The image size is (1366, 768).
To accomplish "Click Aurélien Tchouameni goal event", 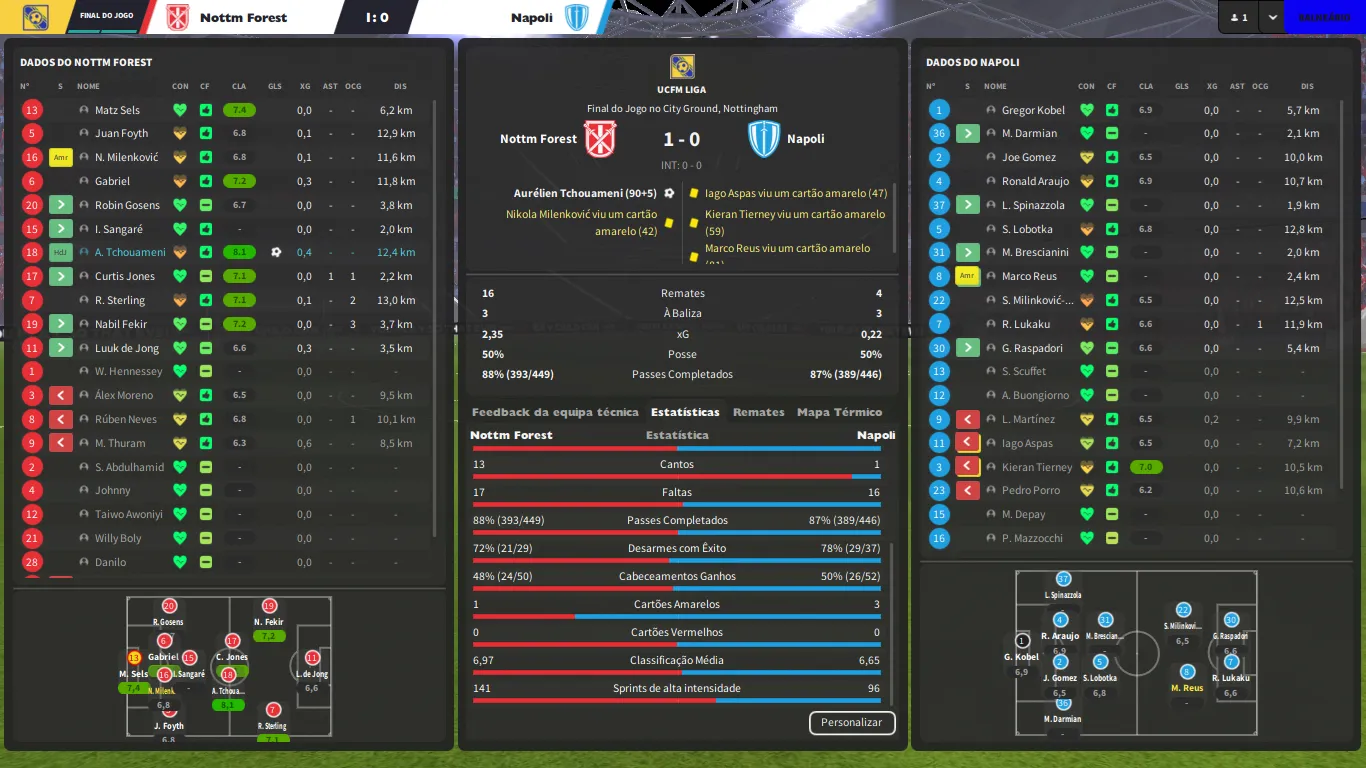I will [x=585, y=193].
